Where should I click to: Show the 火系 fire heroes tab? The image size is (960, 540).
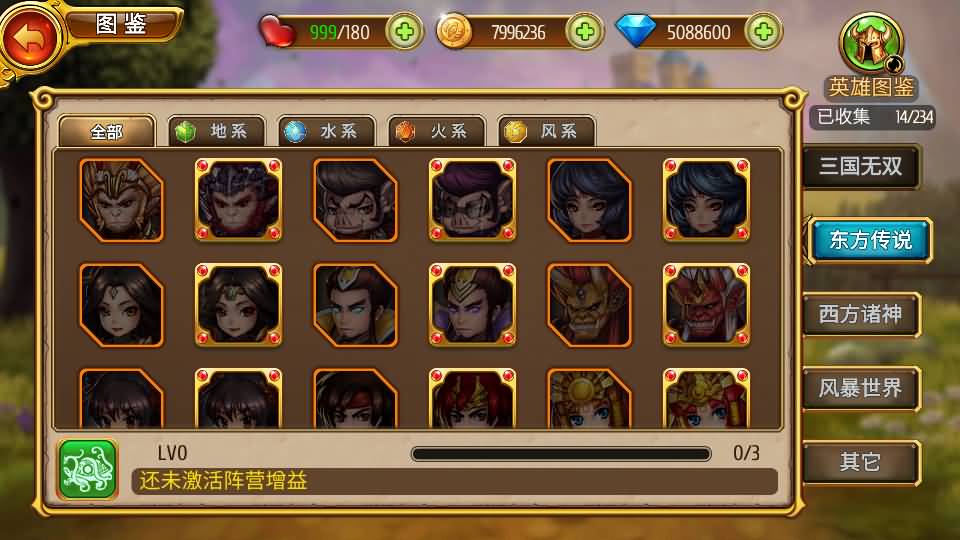[437, 131]
